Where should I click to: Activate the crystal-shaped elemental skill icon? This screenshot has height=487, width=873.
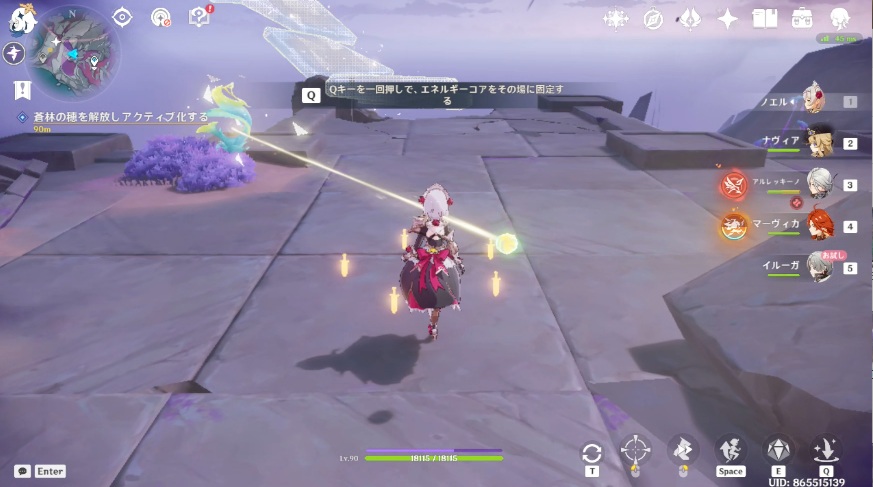pyautogui.click(x=778, y=450)
